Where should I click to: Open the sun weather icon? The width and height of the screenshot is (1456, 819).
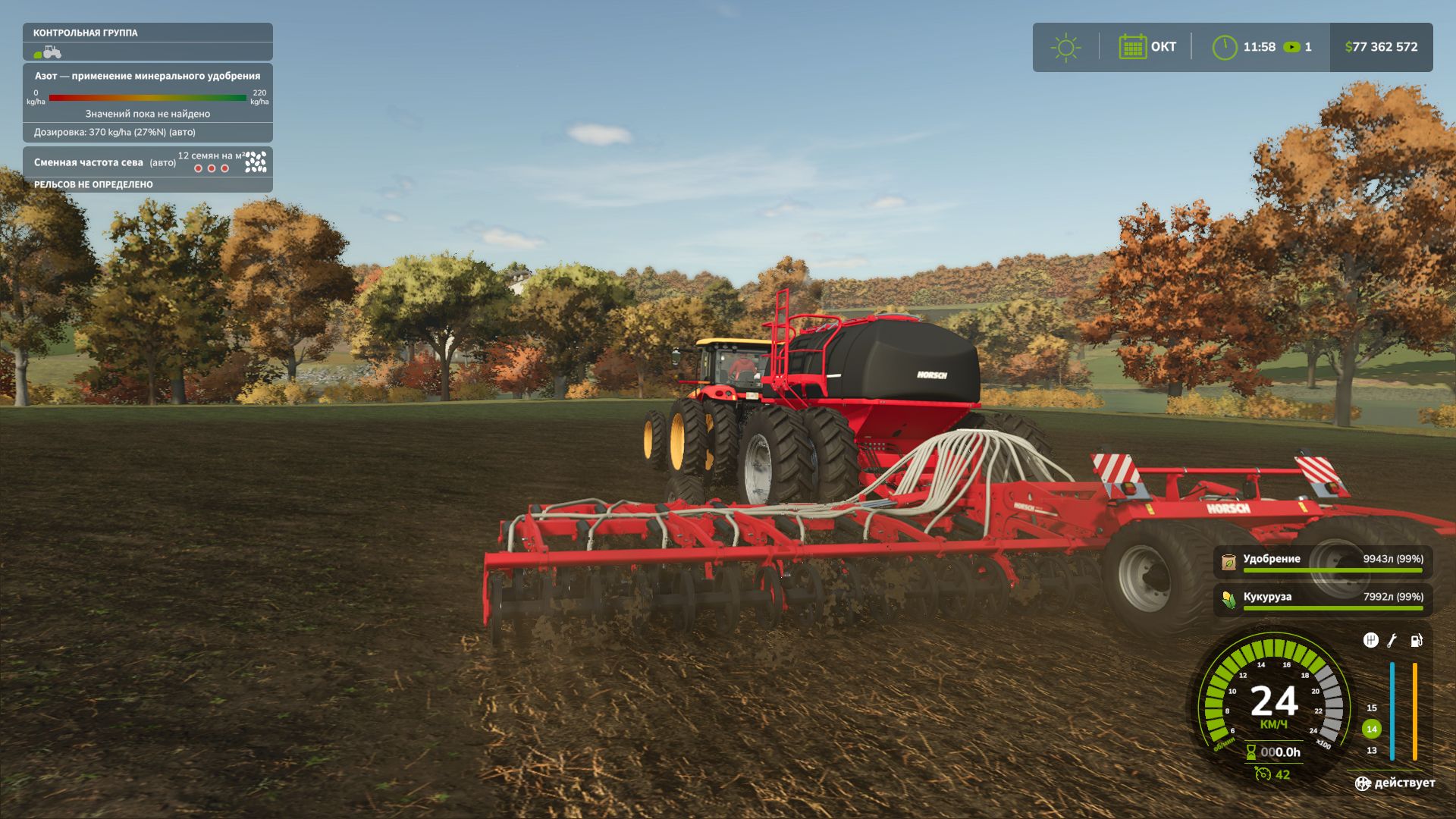[1065, 47]
